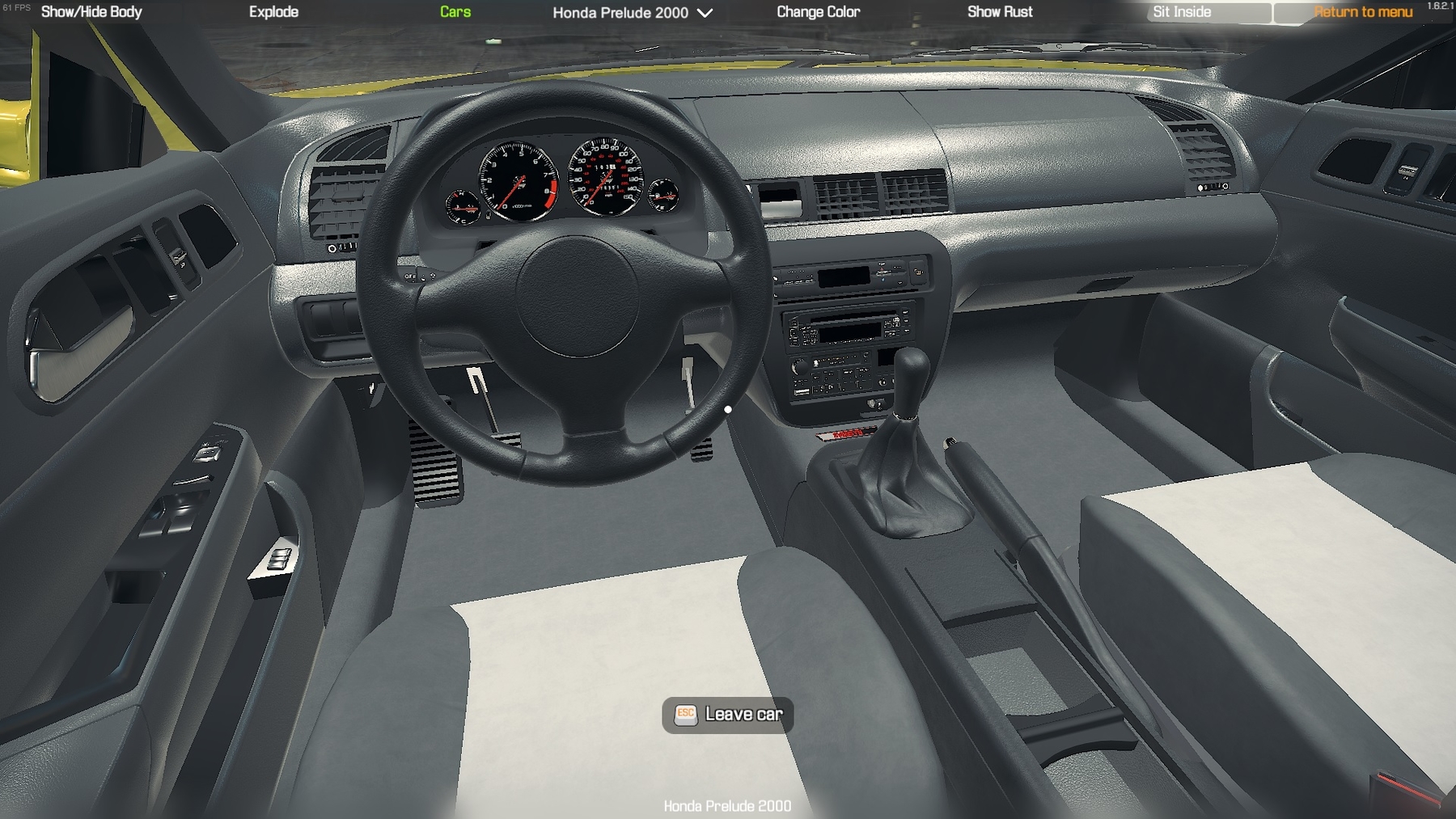The image size is (1456, 819).
Task: Switch to the Cars tab
Action: (455, 12)
